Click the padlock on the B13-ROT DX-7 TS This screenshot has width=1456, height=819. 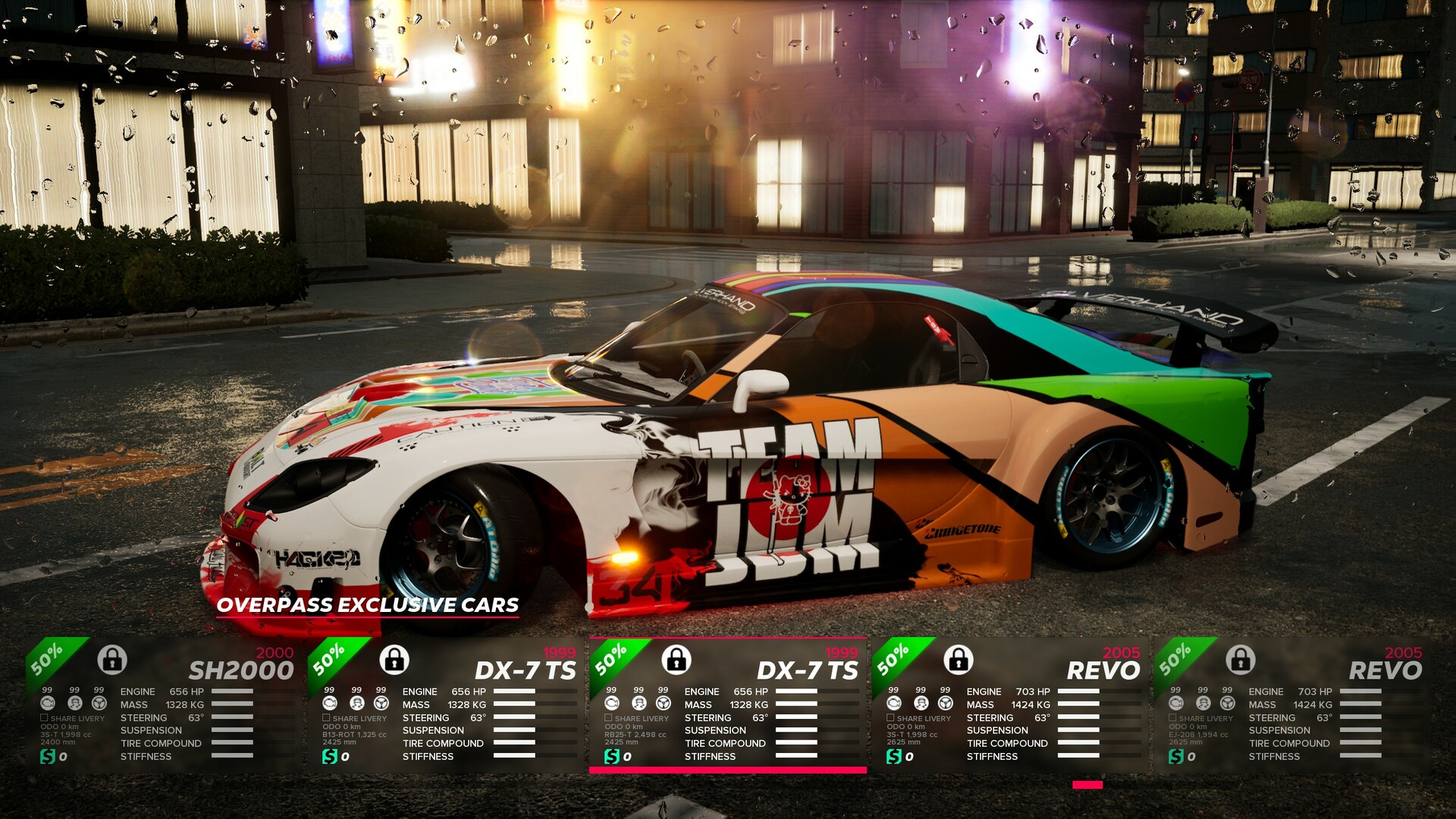point(394,659)
